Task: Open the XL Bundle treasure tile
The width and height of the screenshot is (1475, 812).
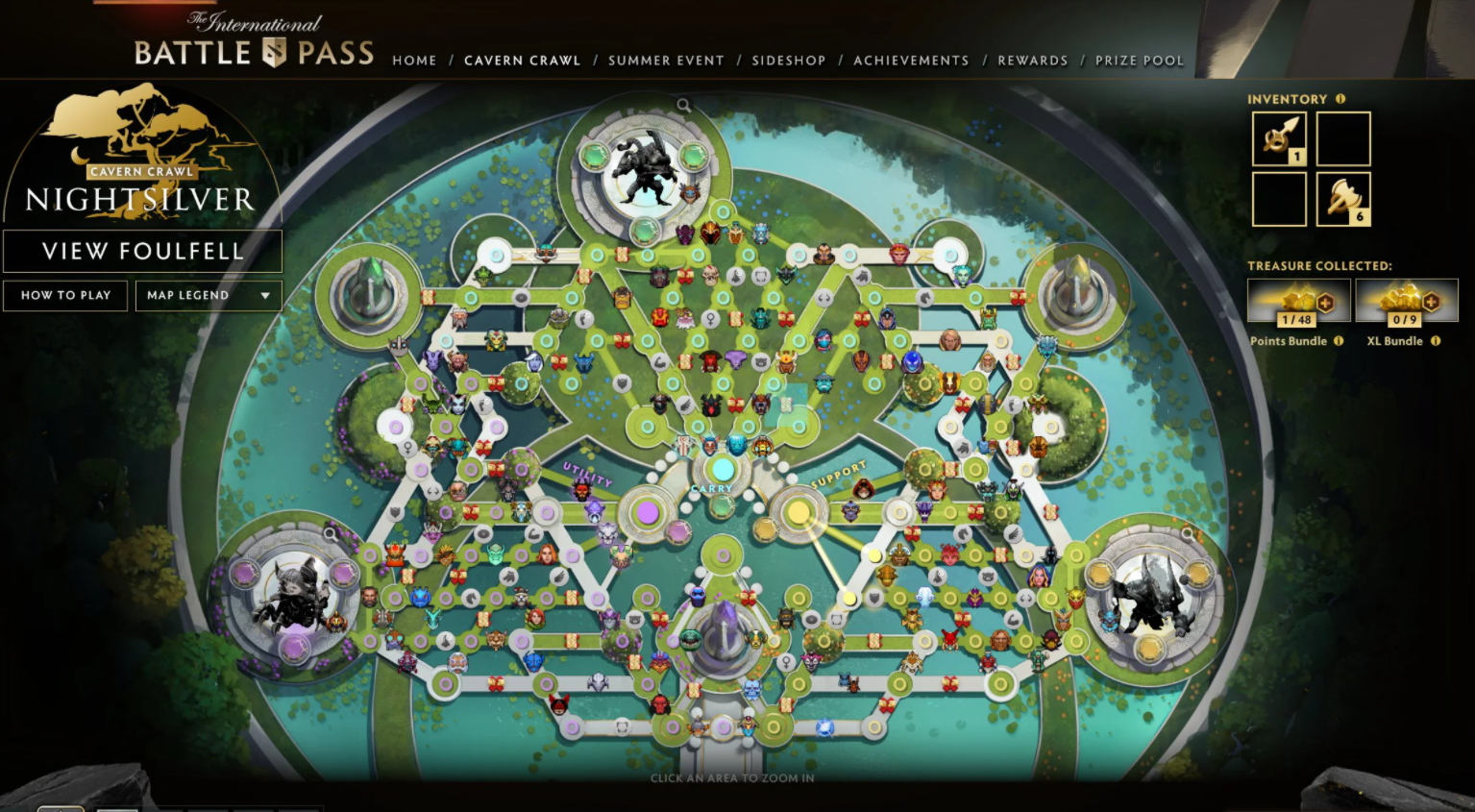Action: click(x=1406, y=301)
